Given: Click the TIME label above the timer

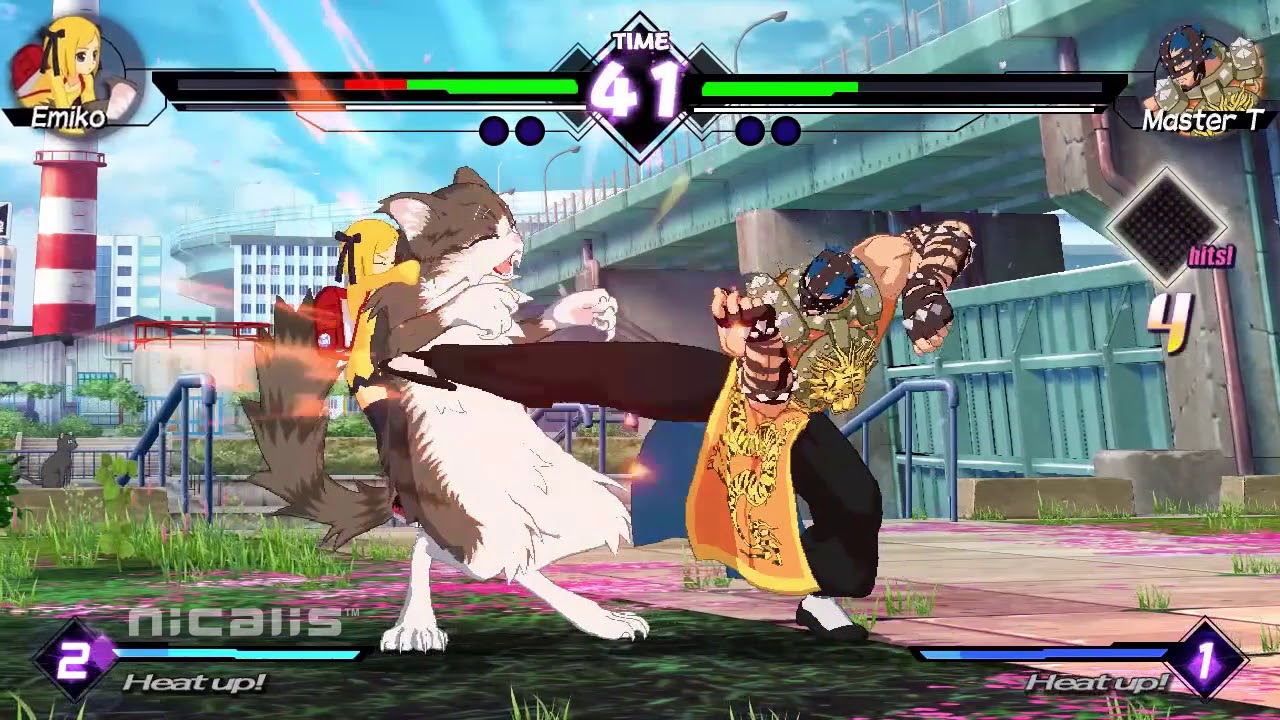Looking at the screenshot, I should (640, 42).
